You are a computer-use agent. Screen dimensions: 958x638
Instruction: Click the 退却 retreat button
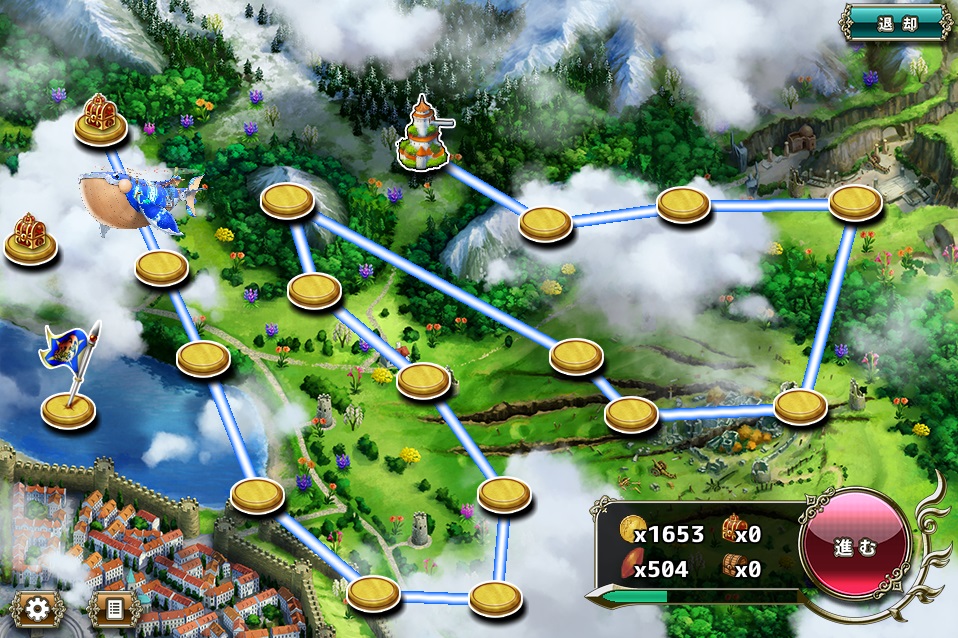(896, 22)
